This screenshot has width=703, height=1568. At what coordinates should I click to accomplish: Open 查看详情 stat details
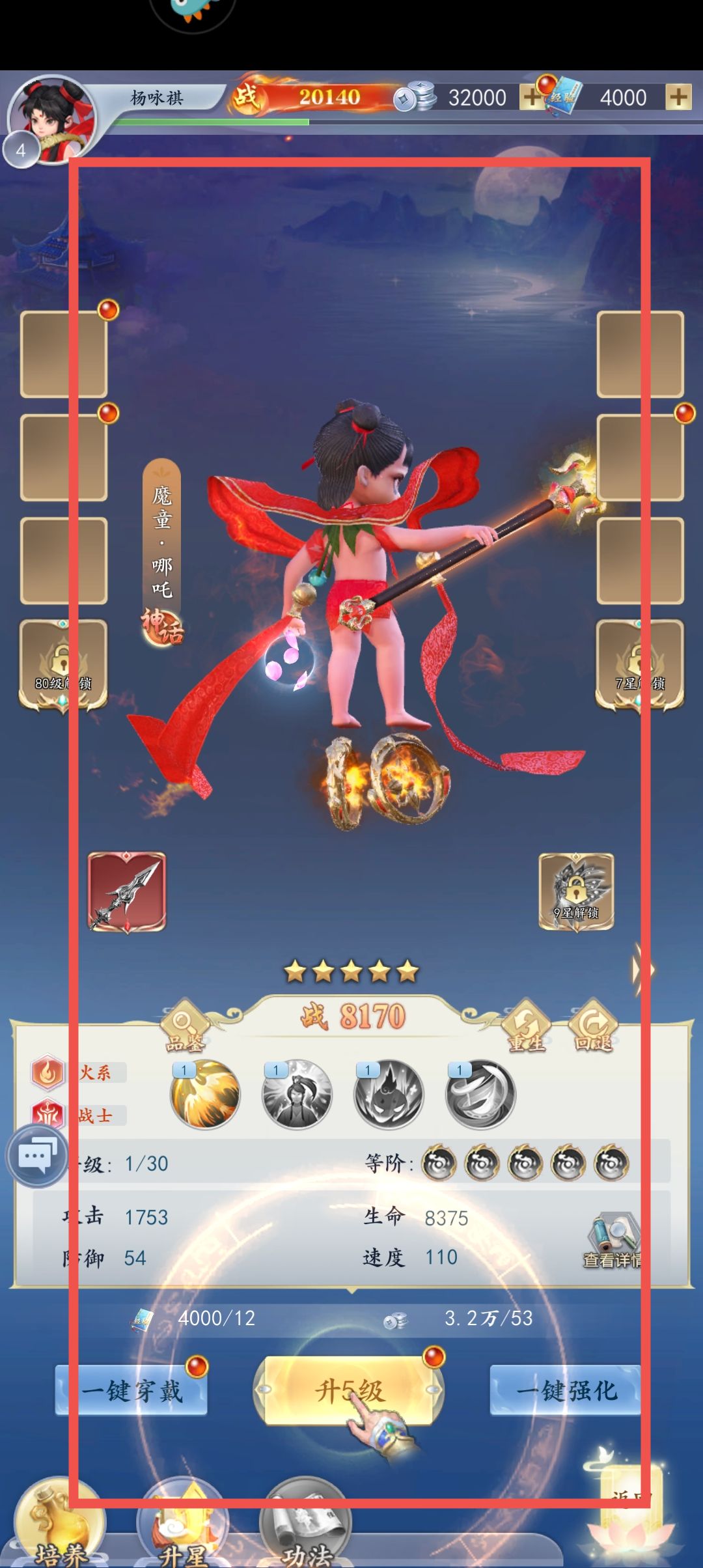[x=613, y=1241]
